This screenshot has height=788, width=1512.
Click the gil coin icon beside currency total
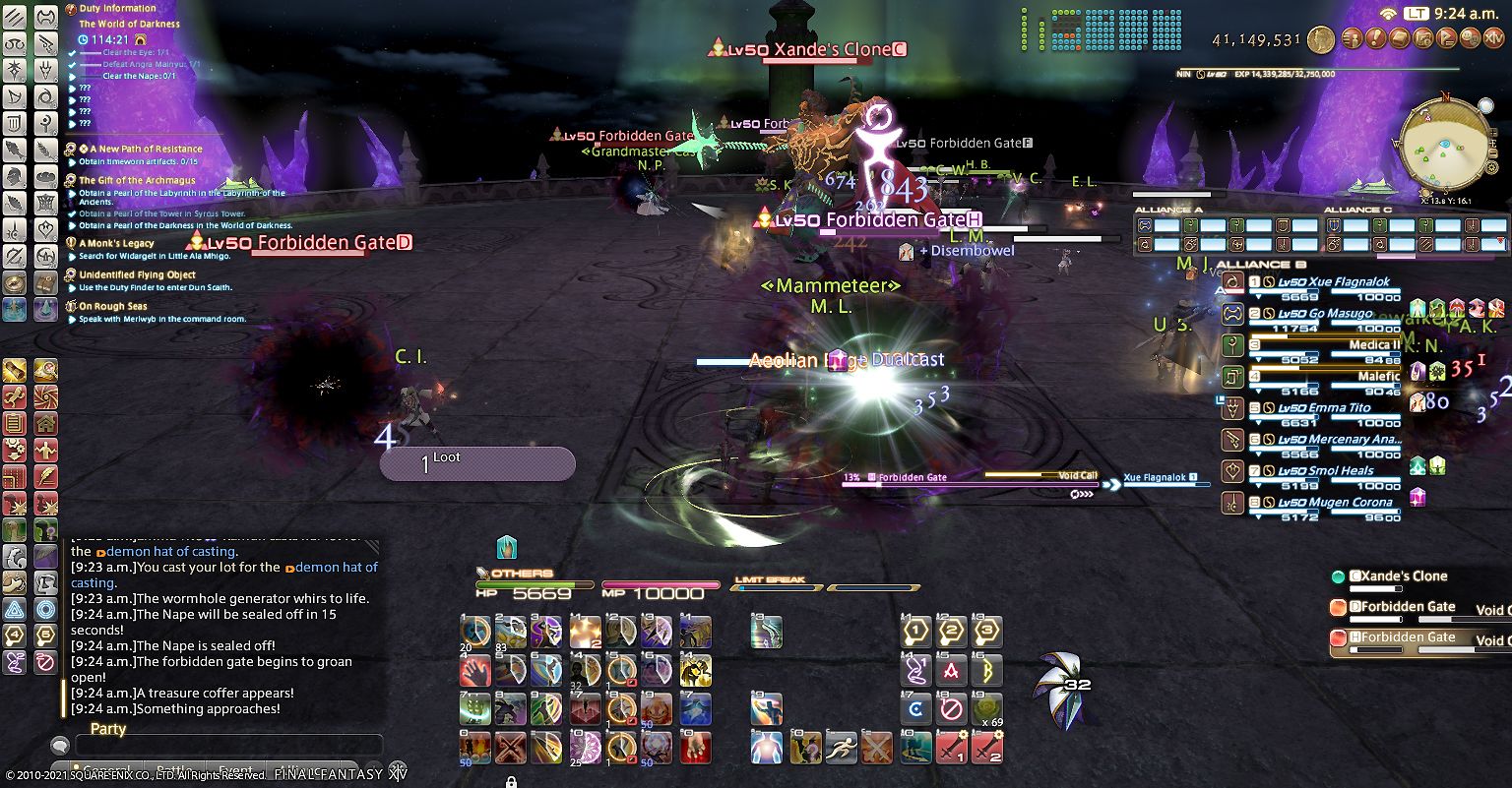click(1319, 40)
